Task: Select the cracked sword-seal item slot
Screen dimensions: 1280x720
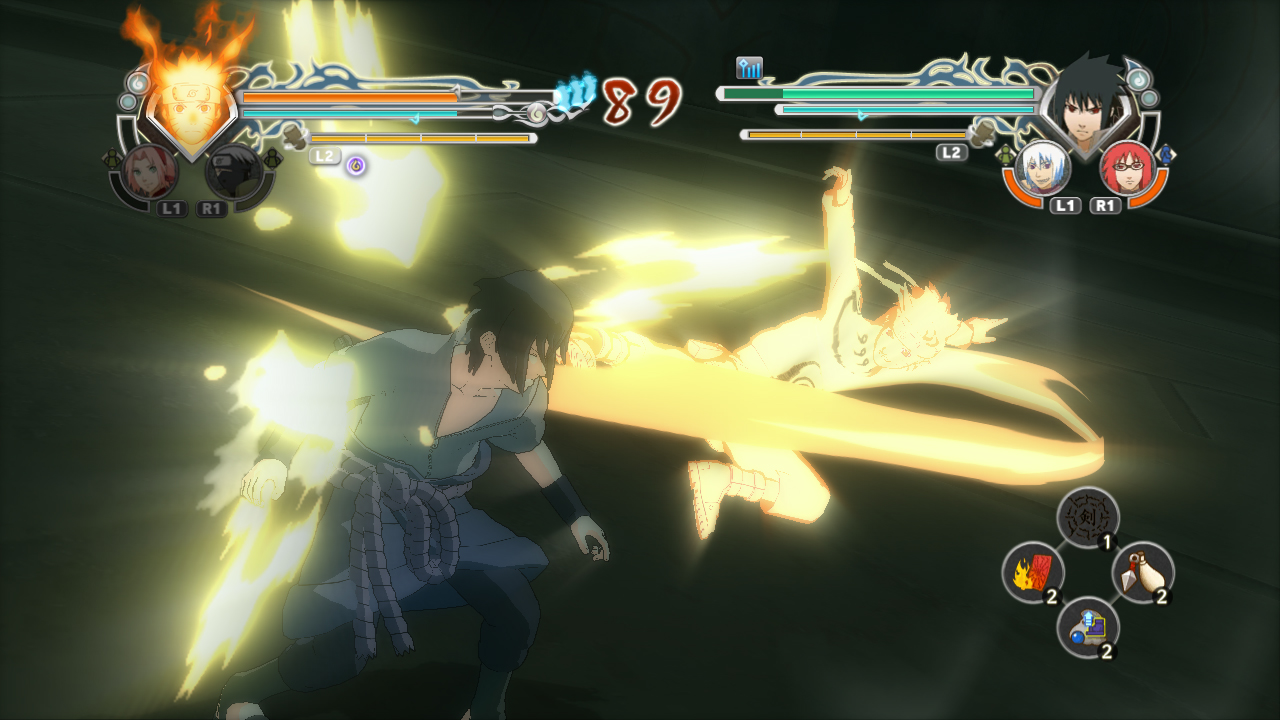Action: (x=1087, y=518)
